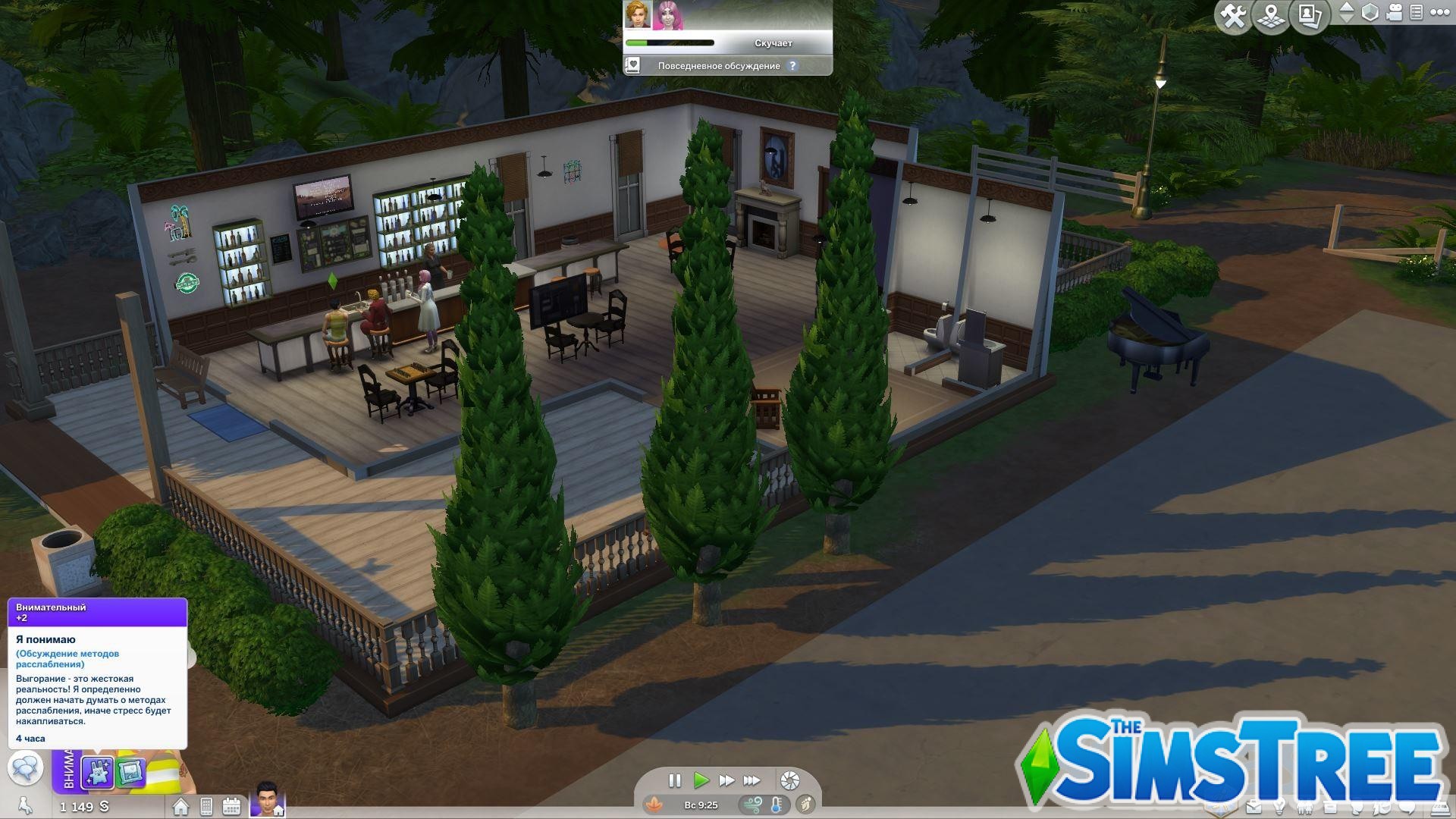The height and width of the screenshot is (819, 1456).
Task: Toggle the moodlet thought bubble display
Action: (27, 769)
